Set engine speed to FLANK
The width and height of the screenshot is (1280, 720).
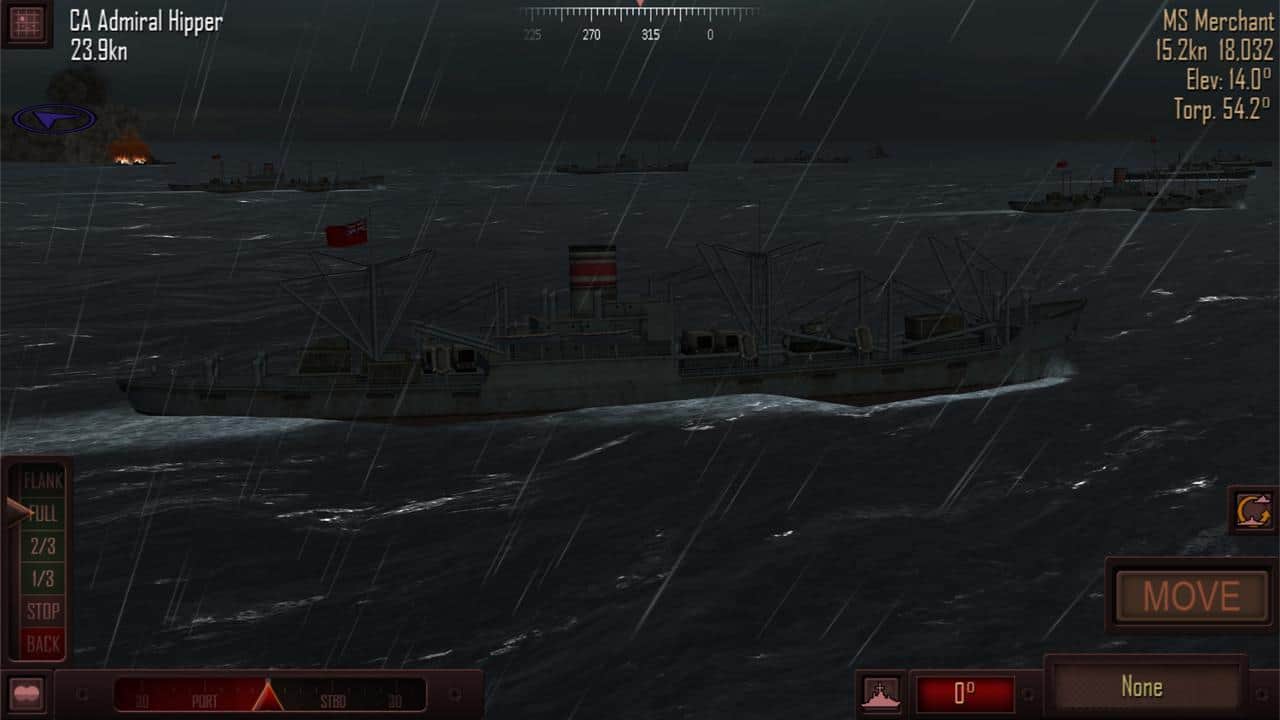(43, 481)
